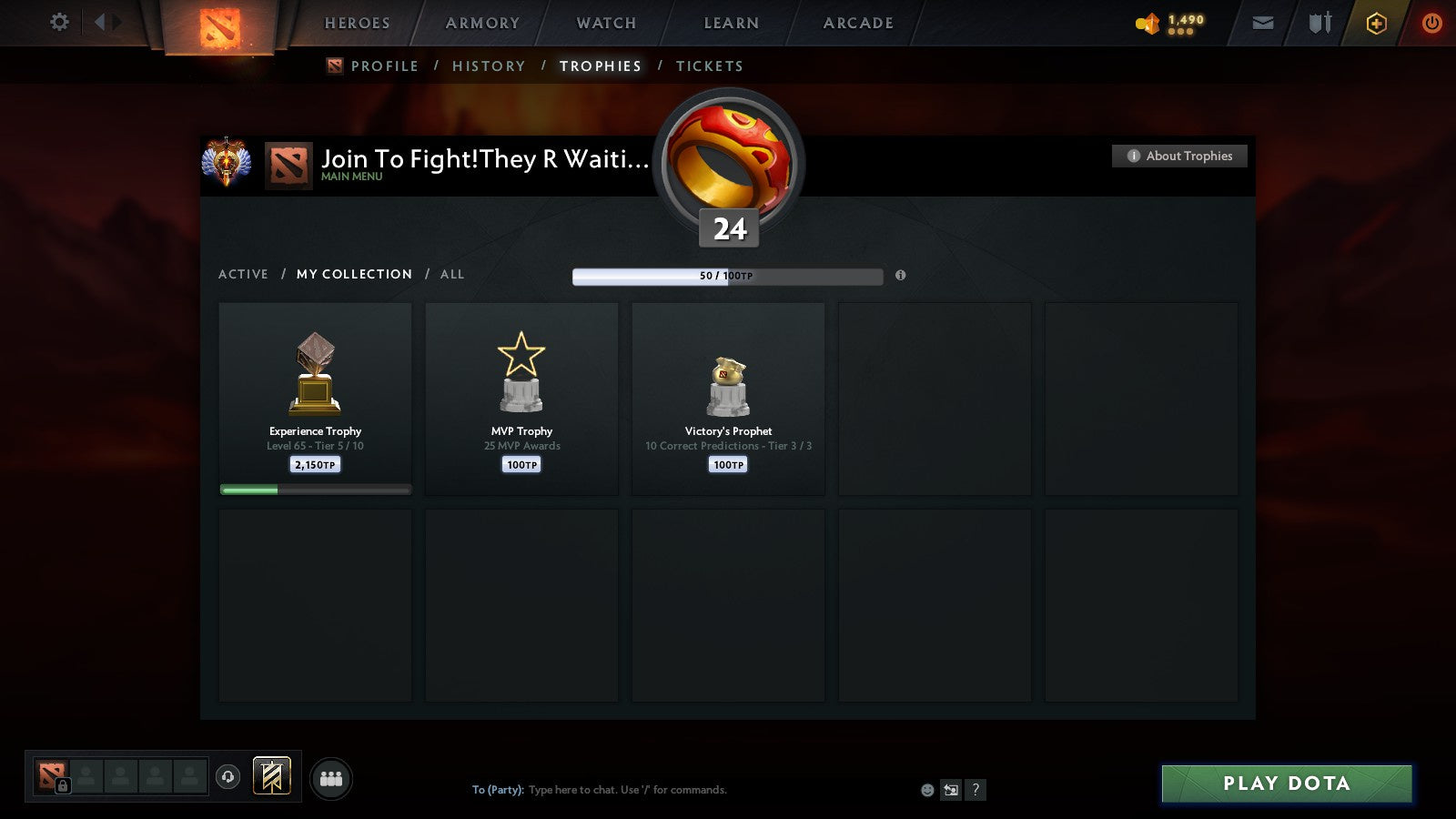Toggle the party voice chat headphone
This screenshot has width=1456, height=819.
[226, 775]
